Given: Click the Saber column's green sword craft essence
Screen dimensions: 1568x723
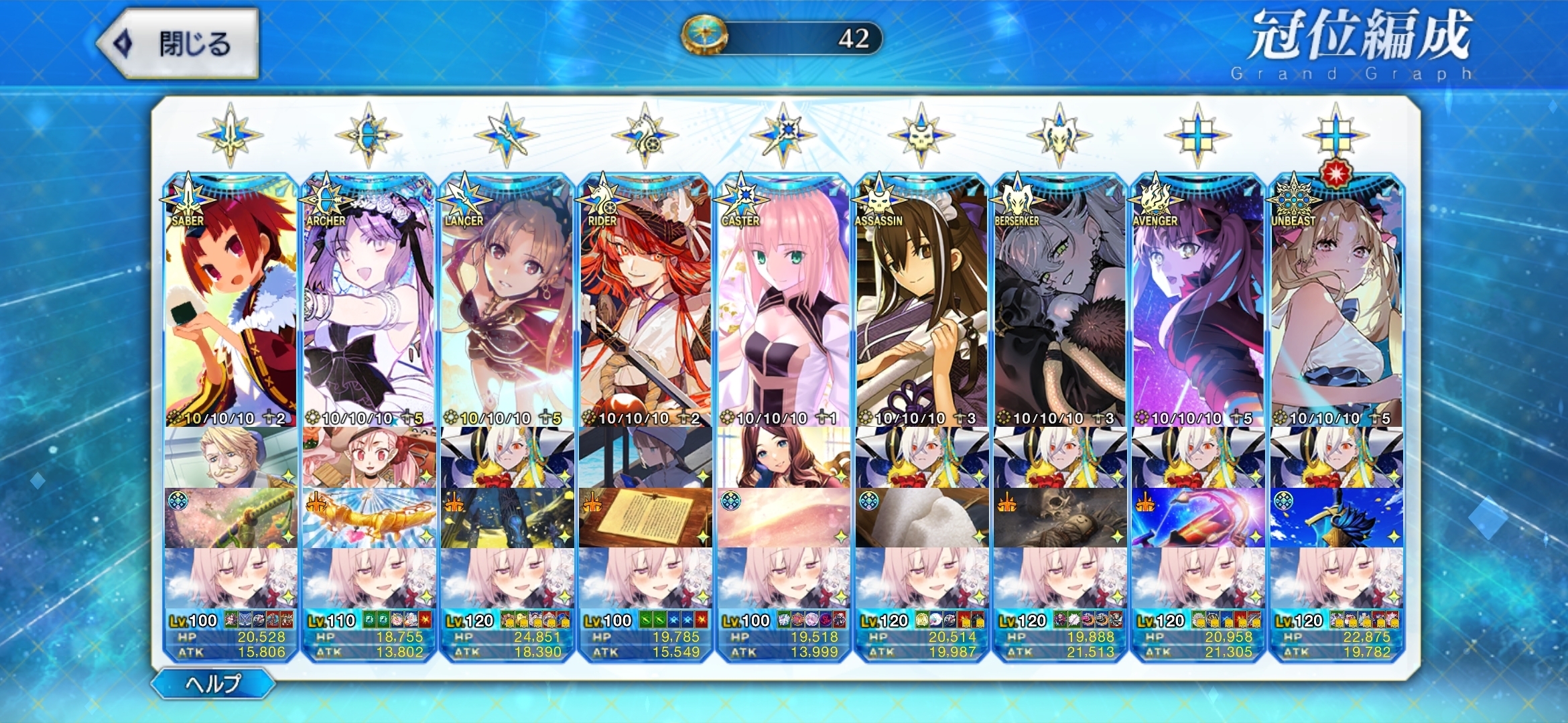Looking at the screenshot, I should [x=231, y=518].
